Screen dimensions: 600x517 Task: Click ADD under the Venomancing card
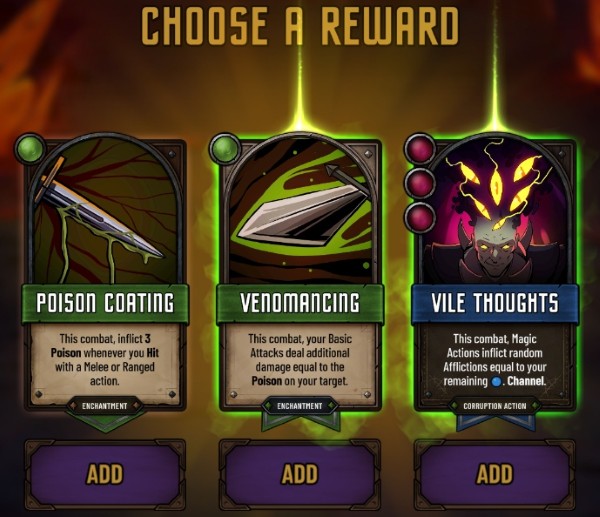299,473
